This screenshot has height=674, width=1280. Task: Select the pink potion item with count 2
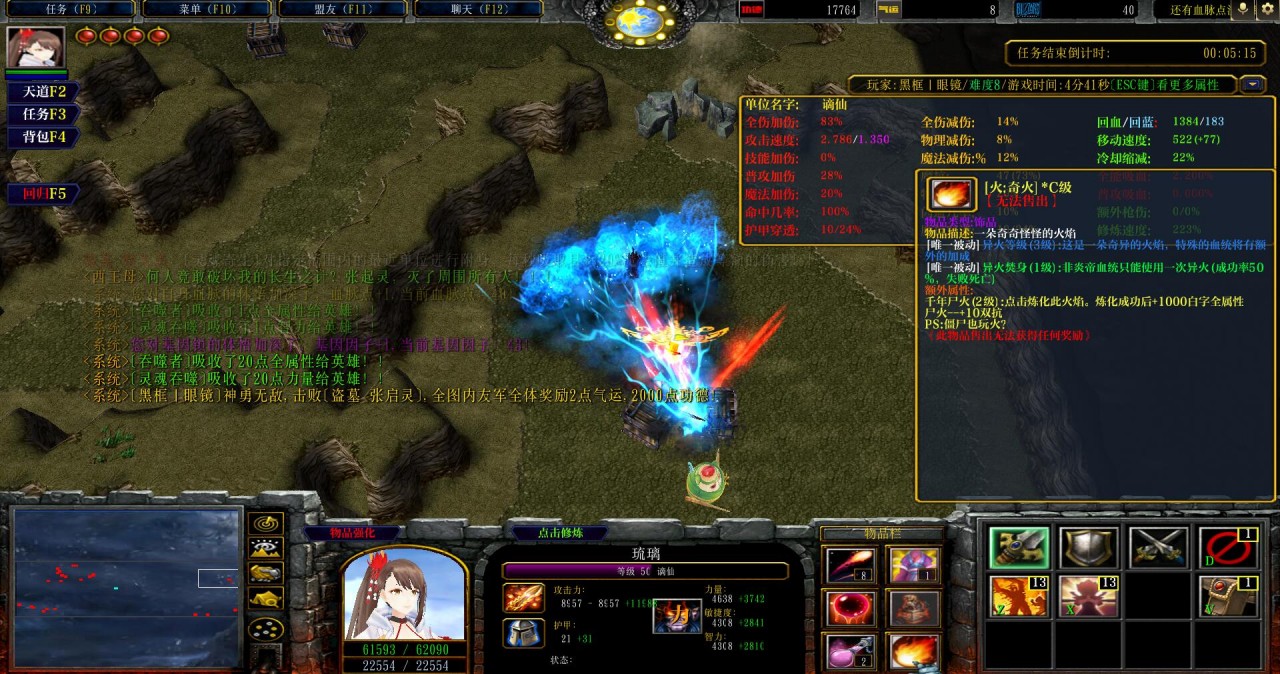850,652
